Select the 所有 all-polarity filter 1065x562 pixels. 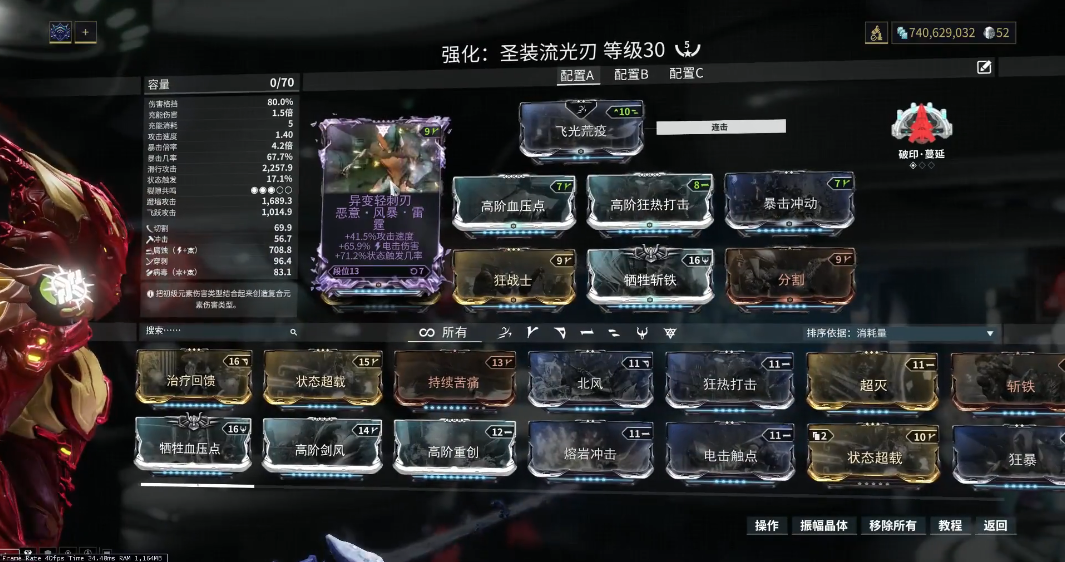tap(444, 332)
